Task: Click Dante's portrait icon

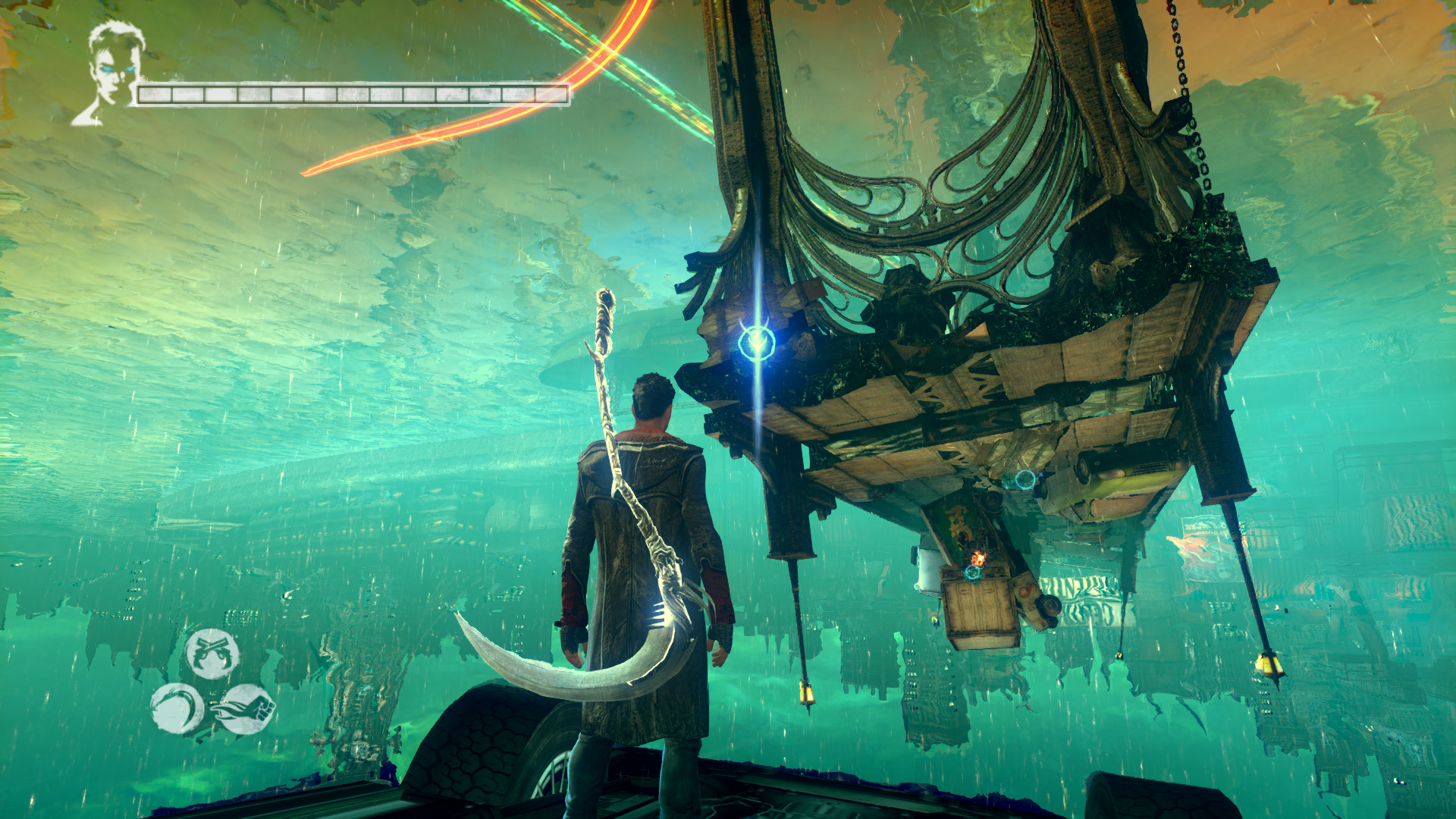Action: tap(110, 72)
